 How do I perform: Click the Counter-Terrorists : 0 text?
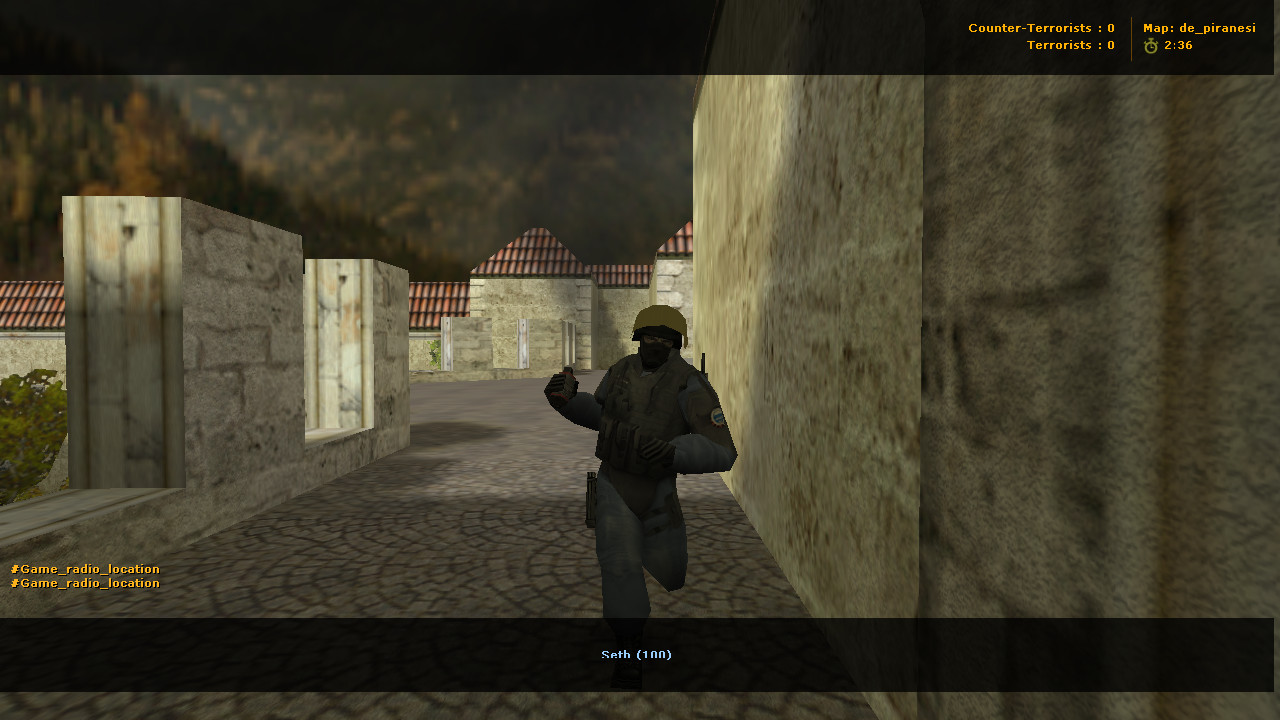tap(1040, 27)
